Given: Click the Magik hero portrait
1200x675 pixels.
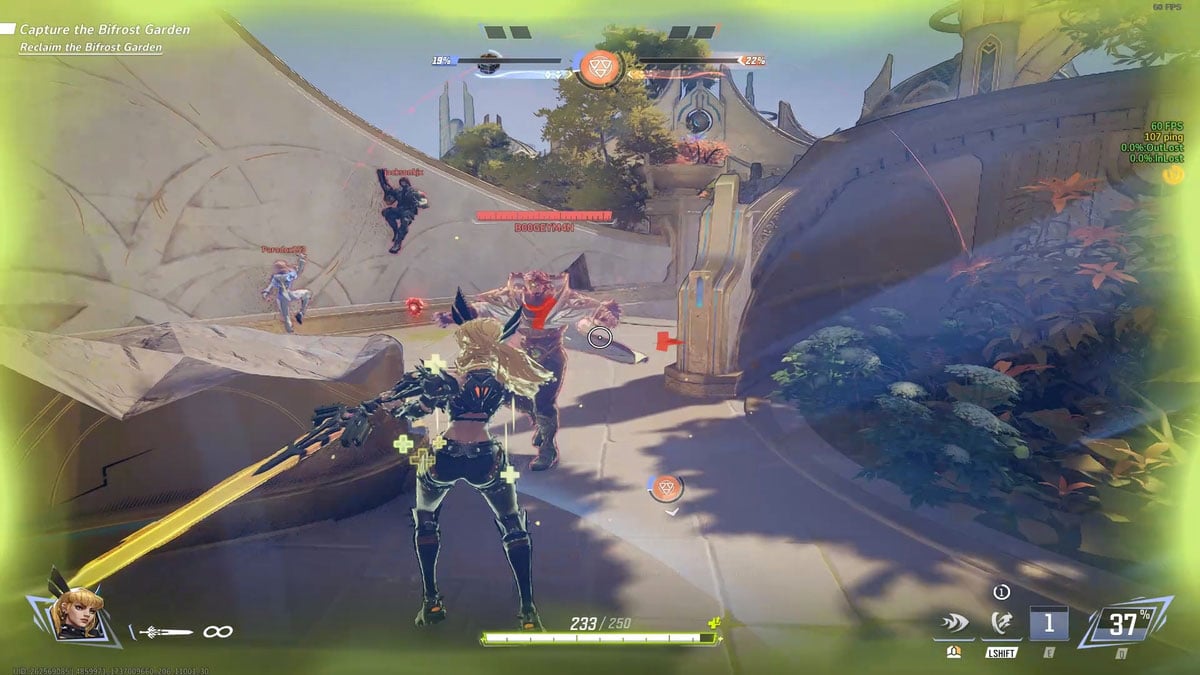Looking at the screenshot, I should click(x=74, y=612).
